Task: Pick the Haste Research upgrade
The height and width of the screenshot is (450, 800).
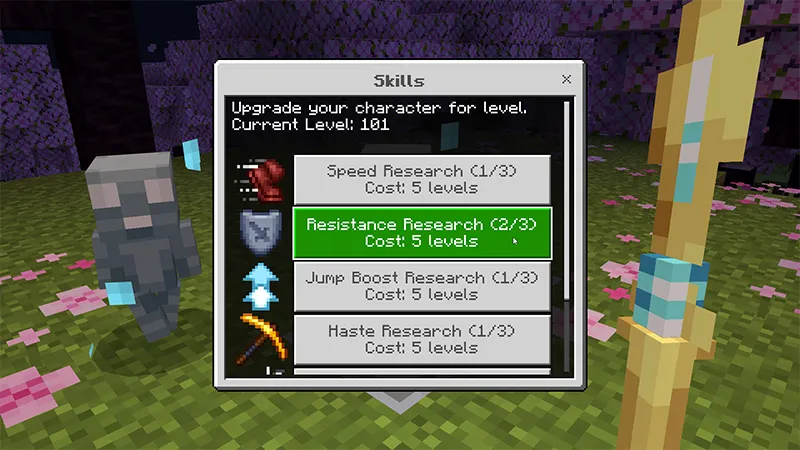Action: (421, 339)
